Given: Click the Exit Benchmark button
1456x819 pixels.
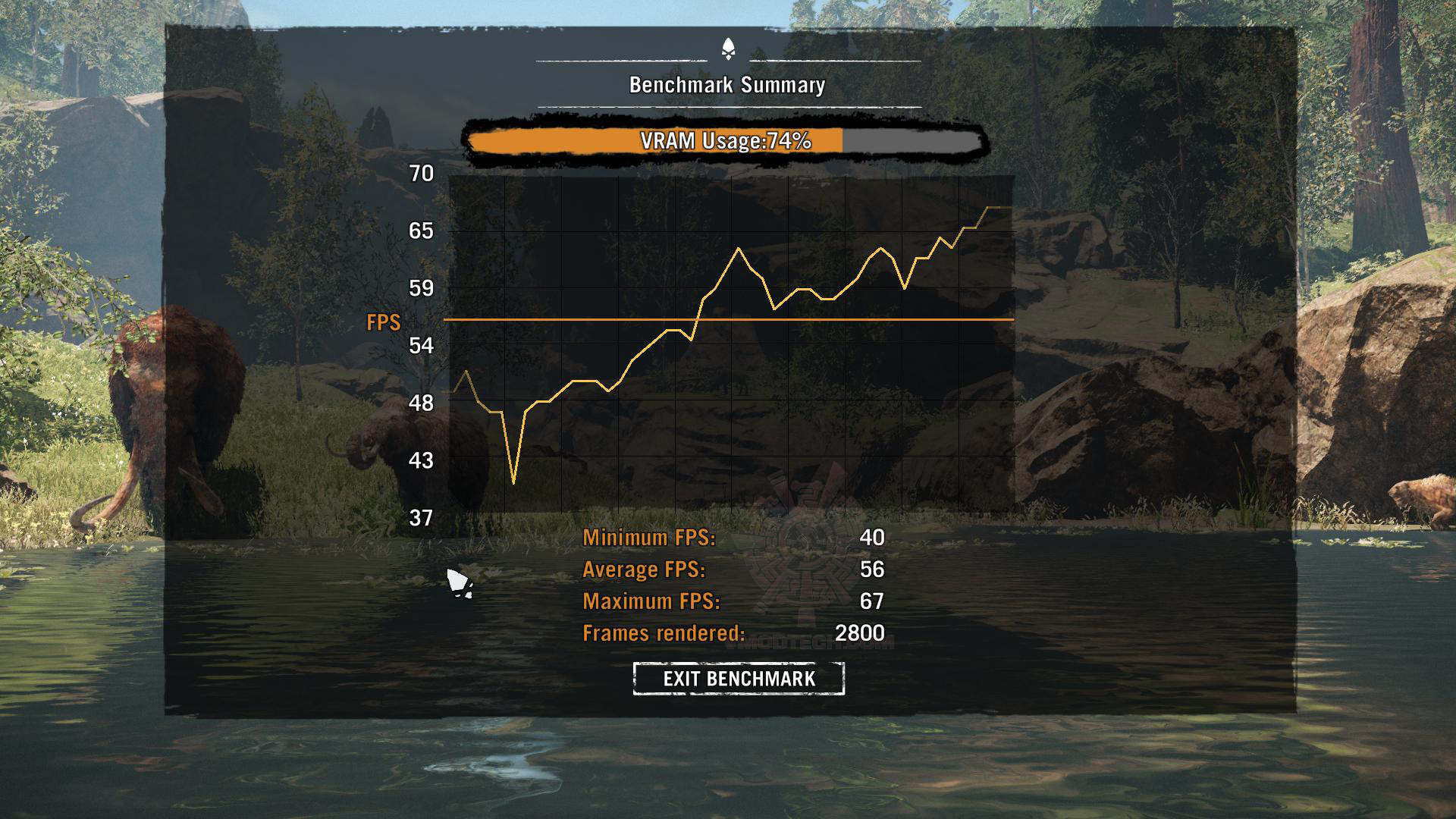Looking at the screenshot, I should point(739,678).
